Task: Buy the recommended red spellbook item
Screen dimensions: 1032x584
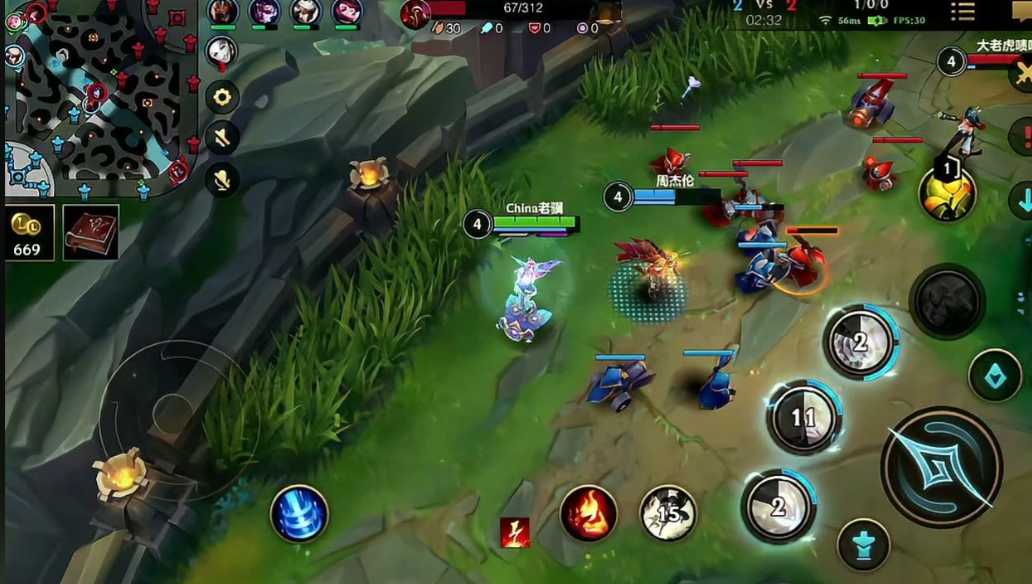Action: 91,233
